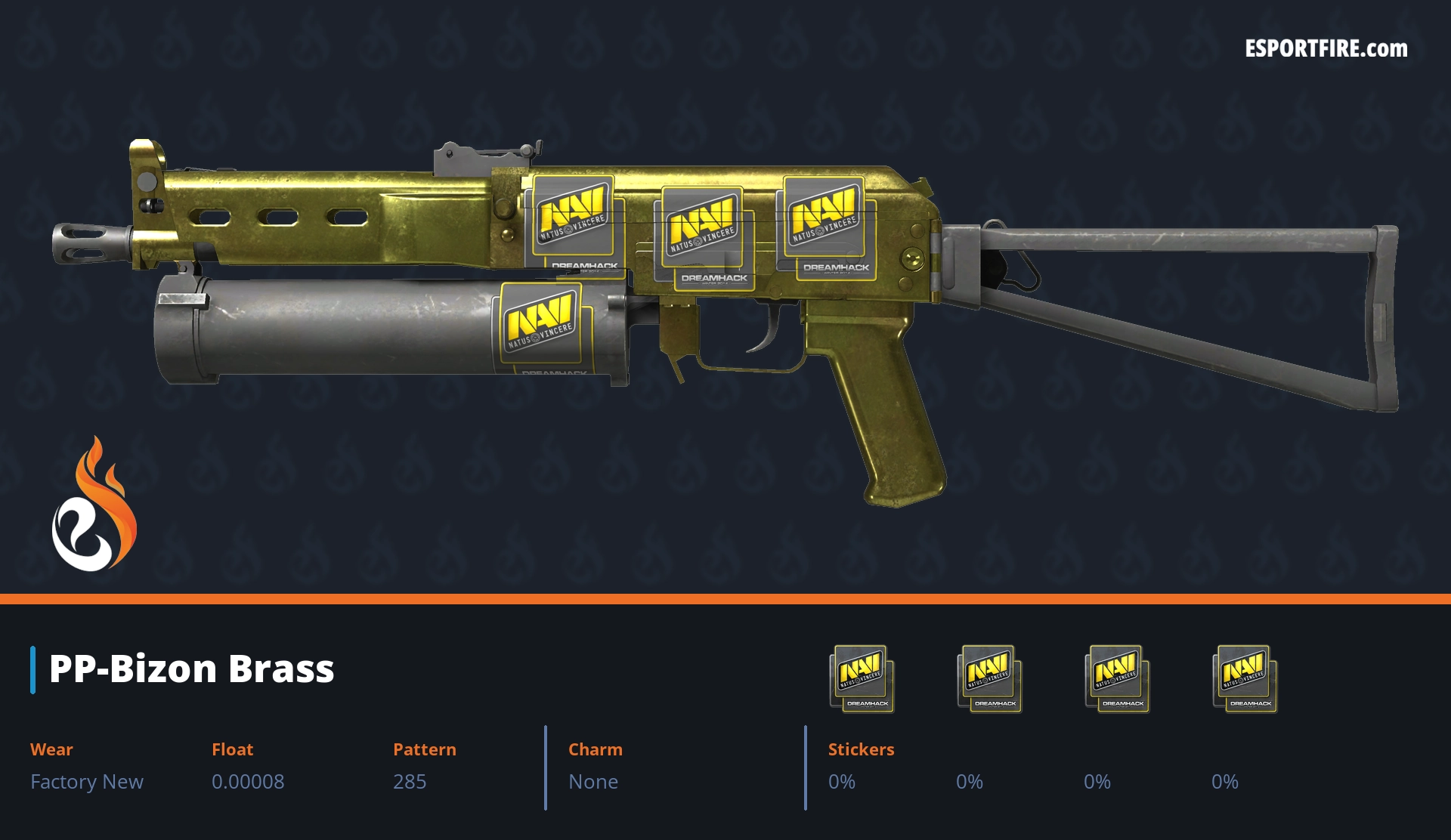Screen dimensions: 1451x840
Task: Open the ESPORTFIRE.com site link
Action: pos(1326,49)
